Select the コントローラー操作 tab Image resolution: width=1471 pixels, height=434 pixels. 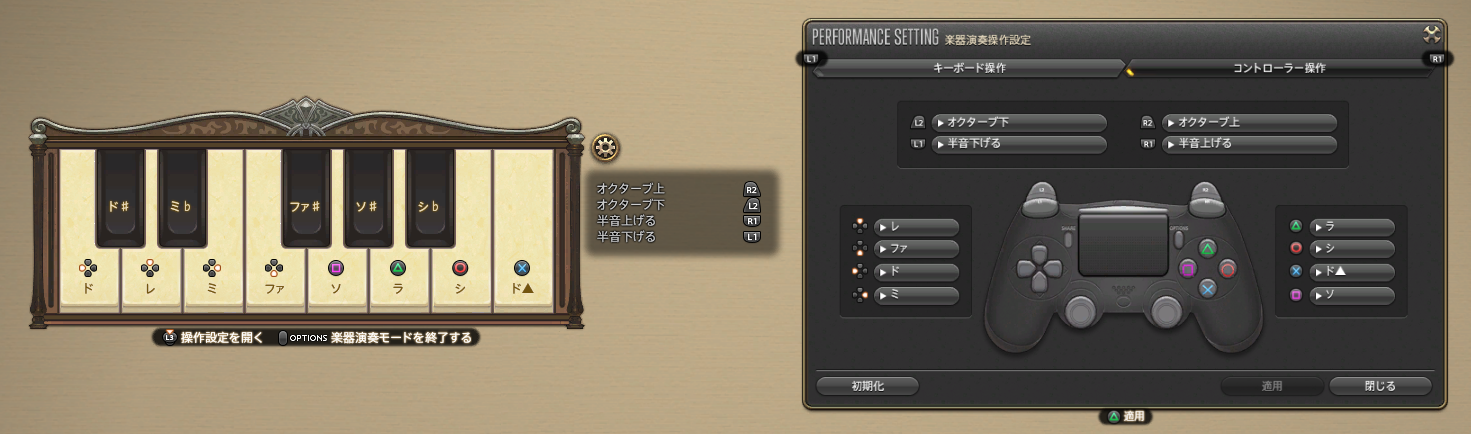1279,68
